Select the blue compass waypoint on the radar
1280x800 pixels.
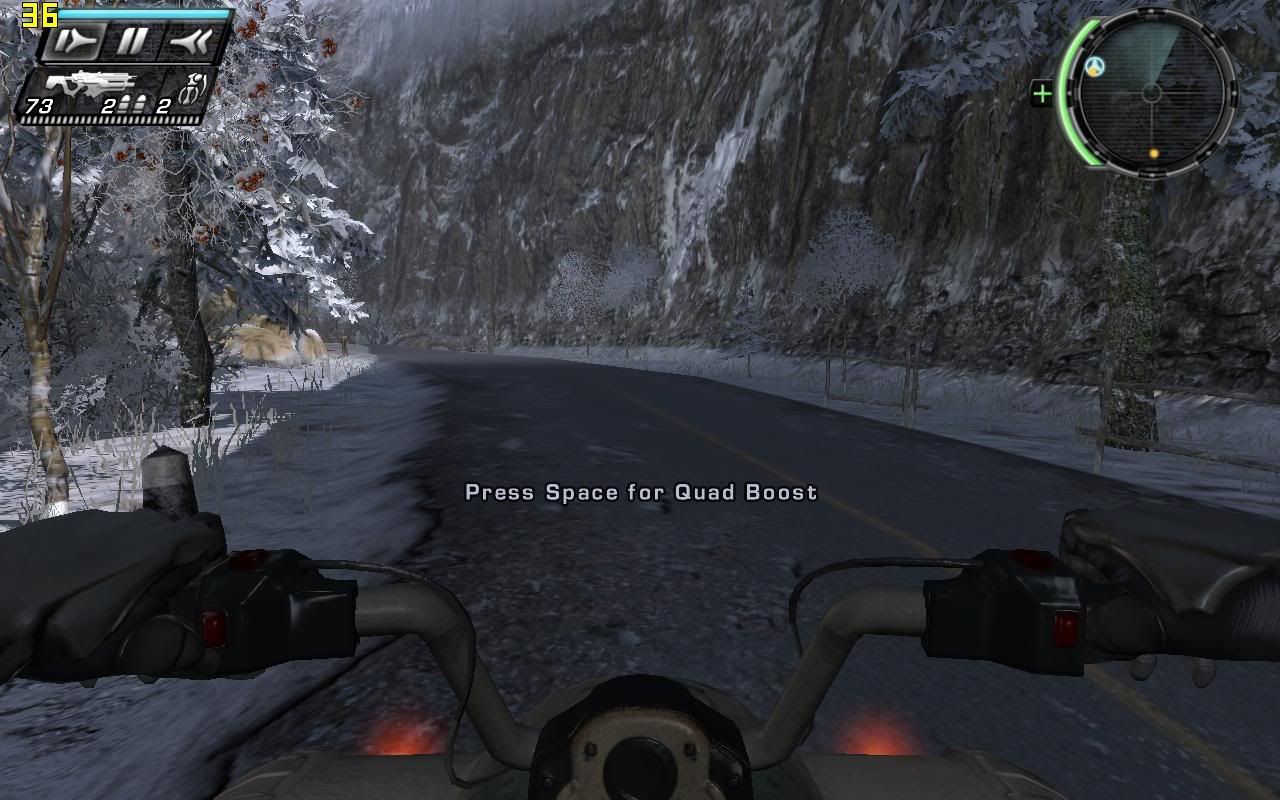point(1094,66)
